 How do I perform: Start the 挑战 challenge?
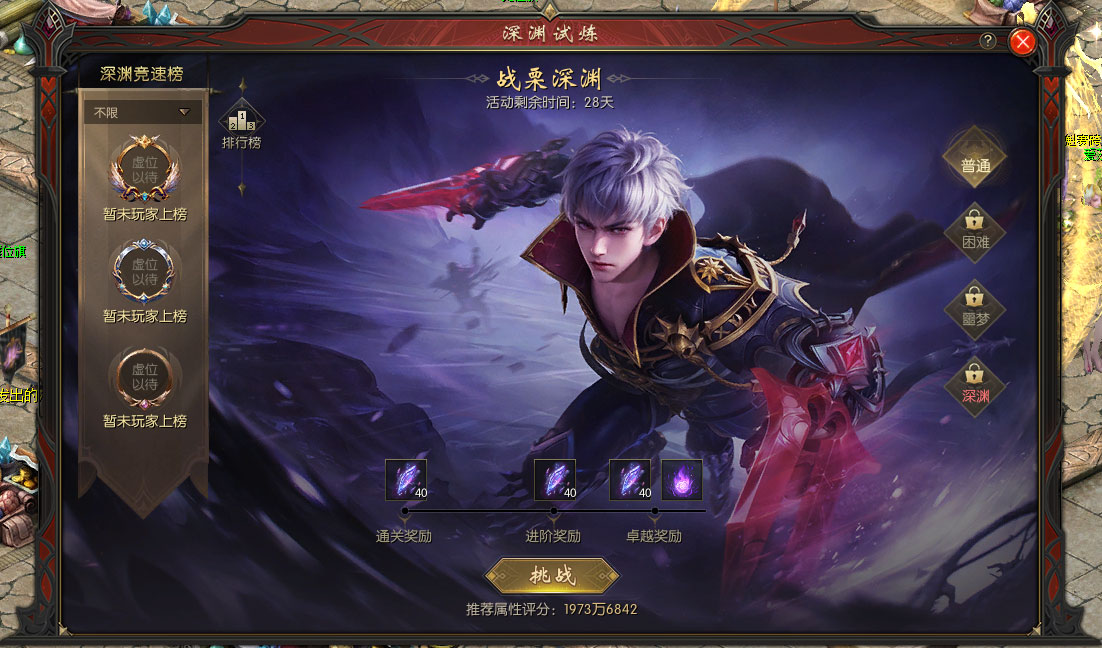coord(552,576)
